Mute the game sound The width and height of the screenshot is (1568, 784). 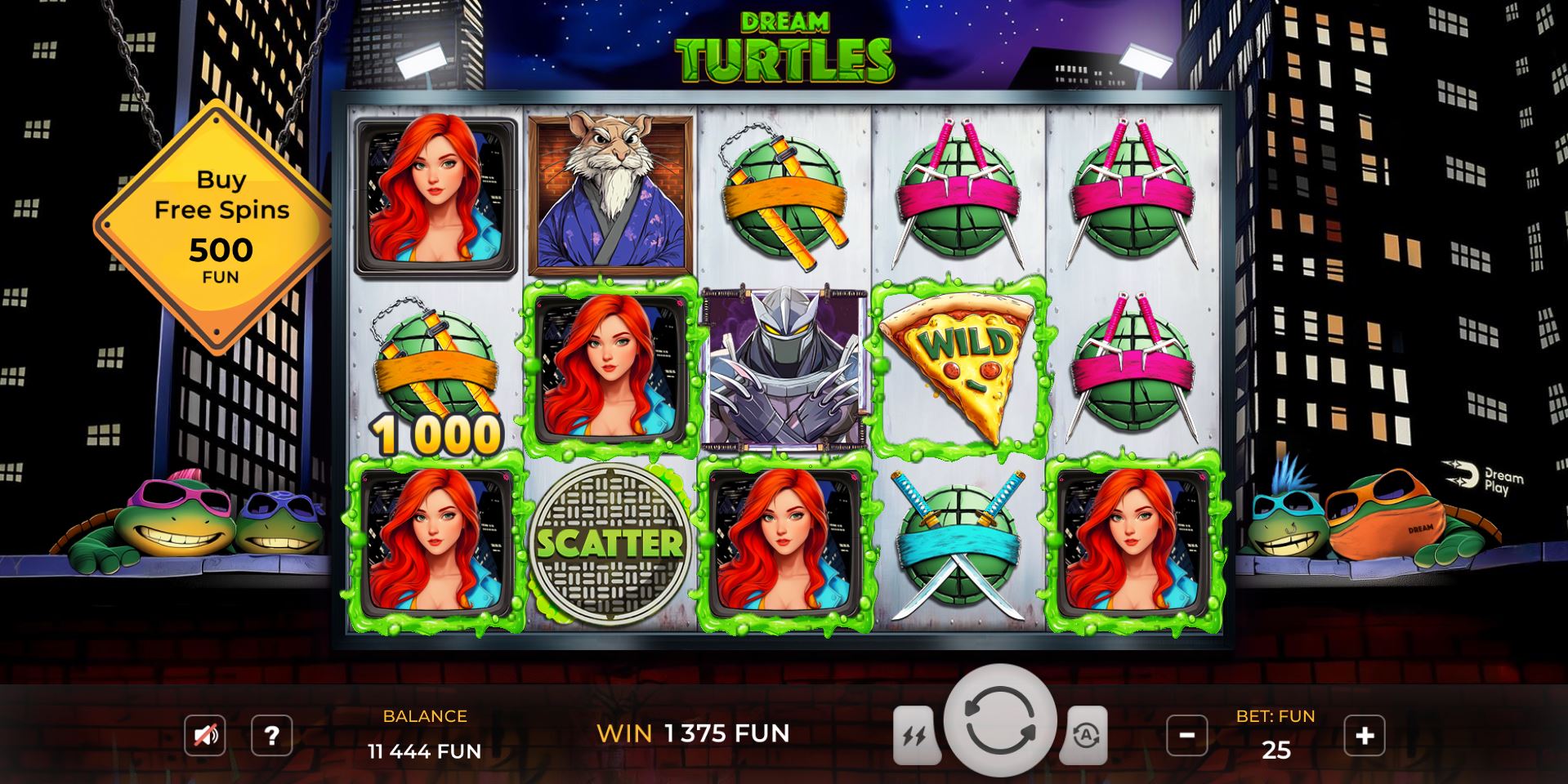pos(207,736)
